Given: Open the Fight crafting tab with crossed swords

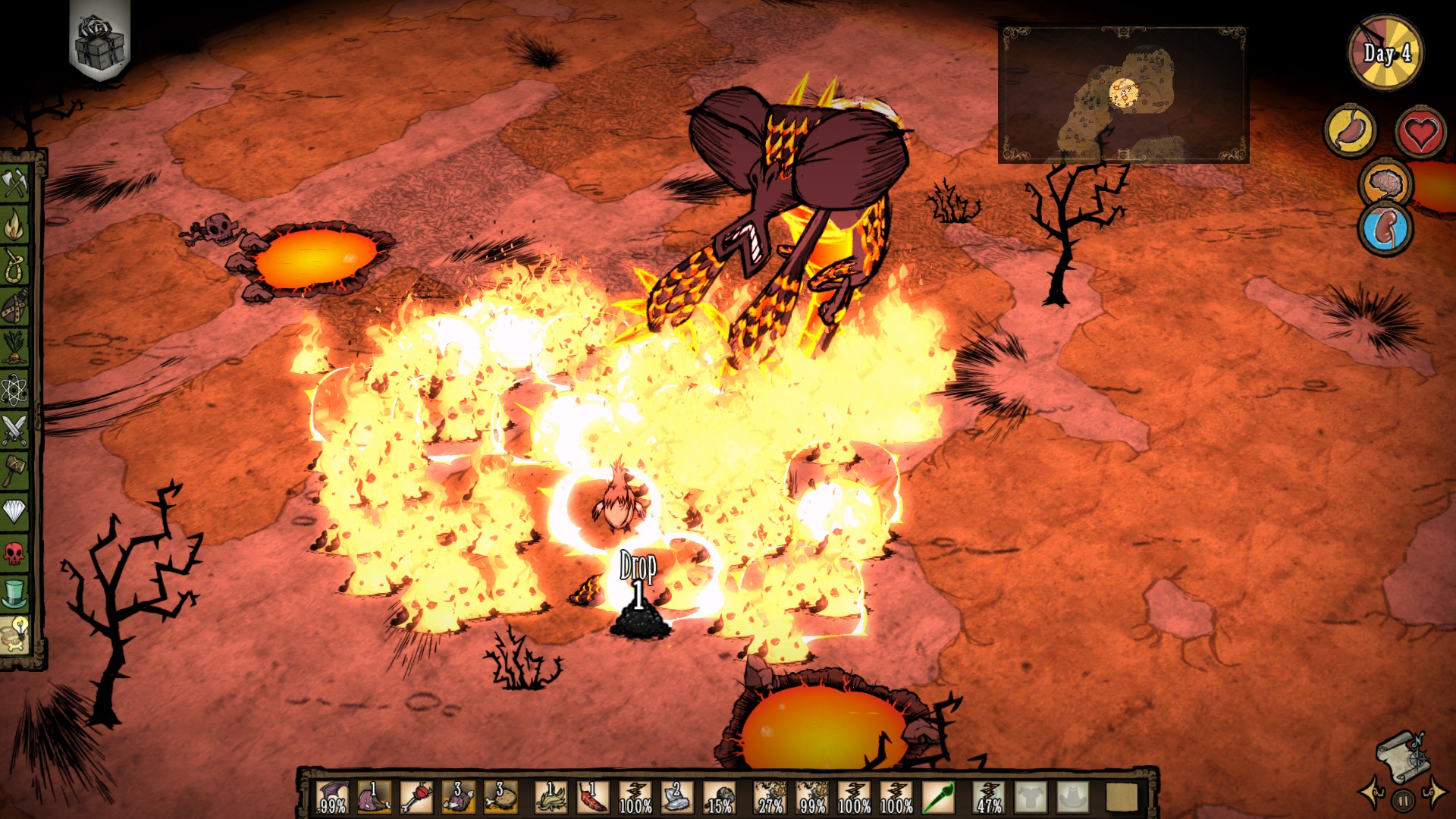Looking at the screenshot, I should click(15, 430).
